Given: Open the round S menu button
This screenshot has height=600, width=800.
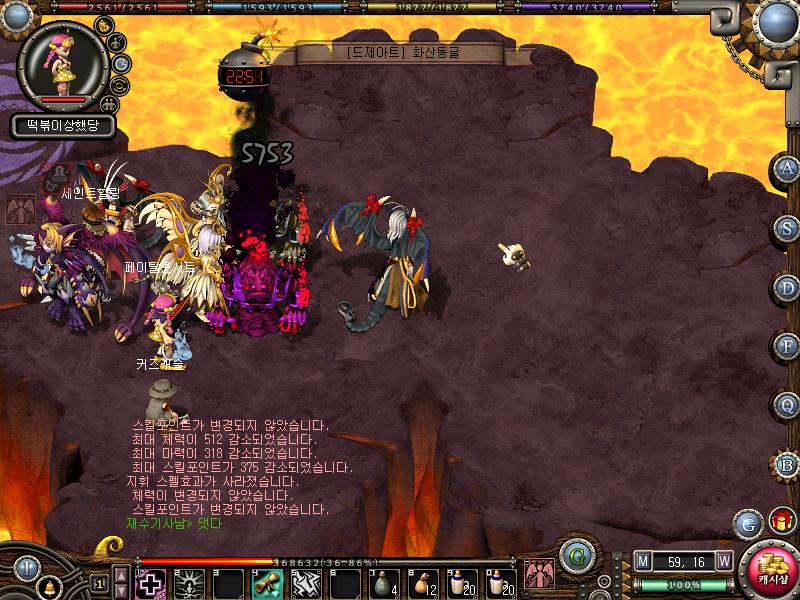Looking at the screenshot, I should click(788, 228).
